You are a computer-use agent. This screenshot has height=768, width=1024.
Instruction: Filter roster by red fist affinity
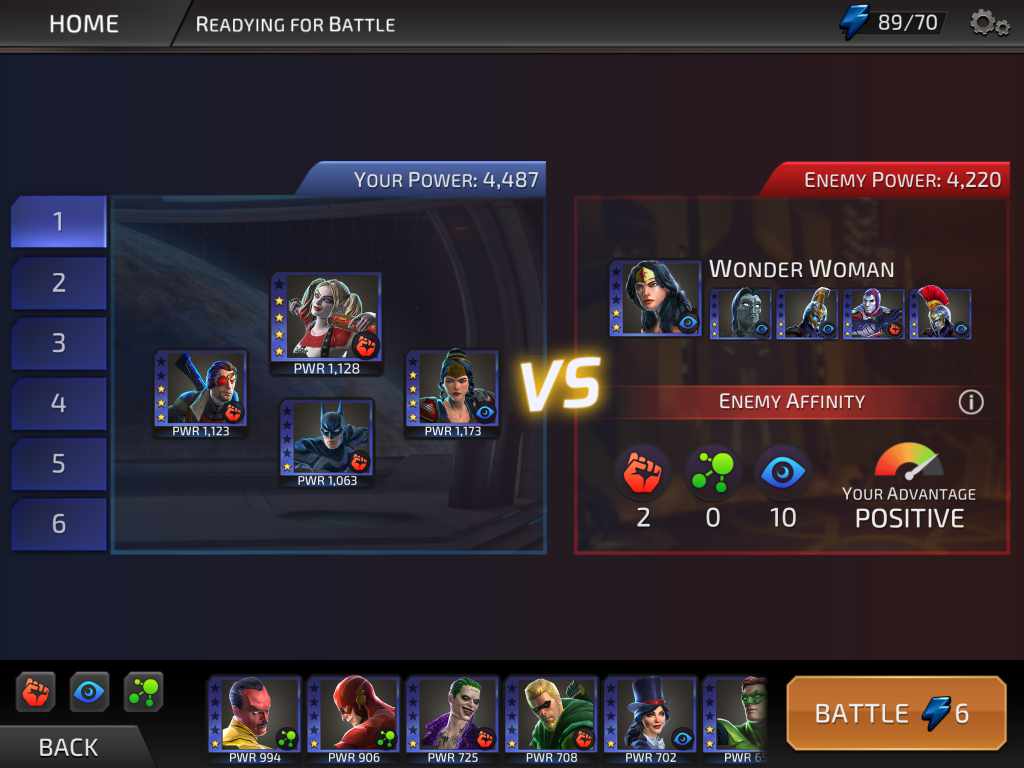tap(36, 692)
